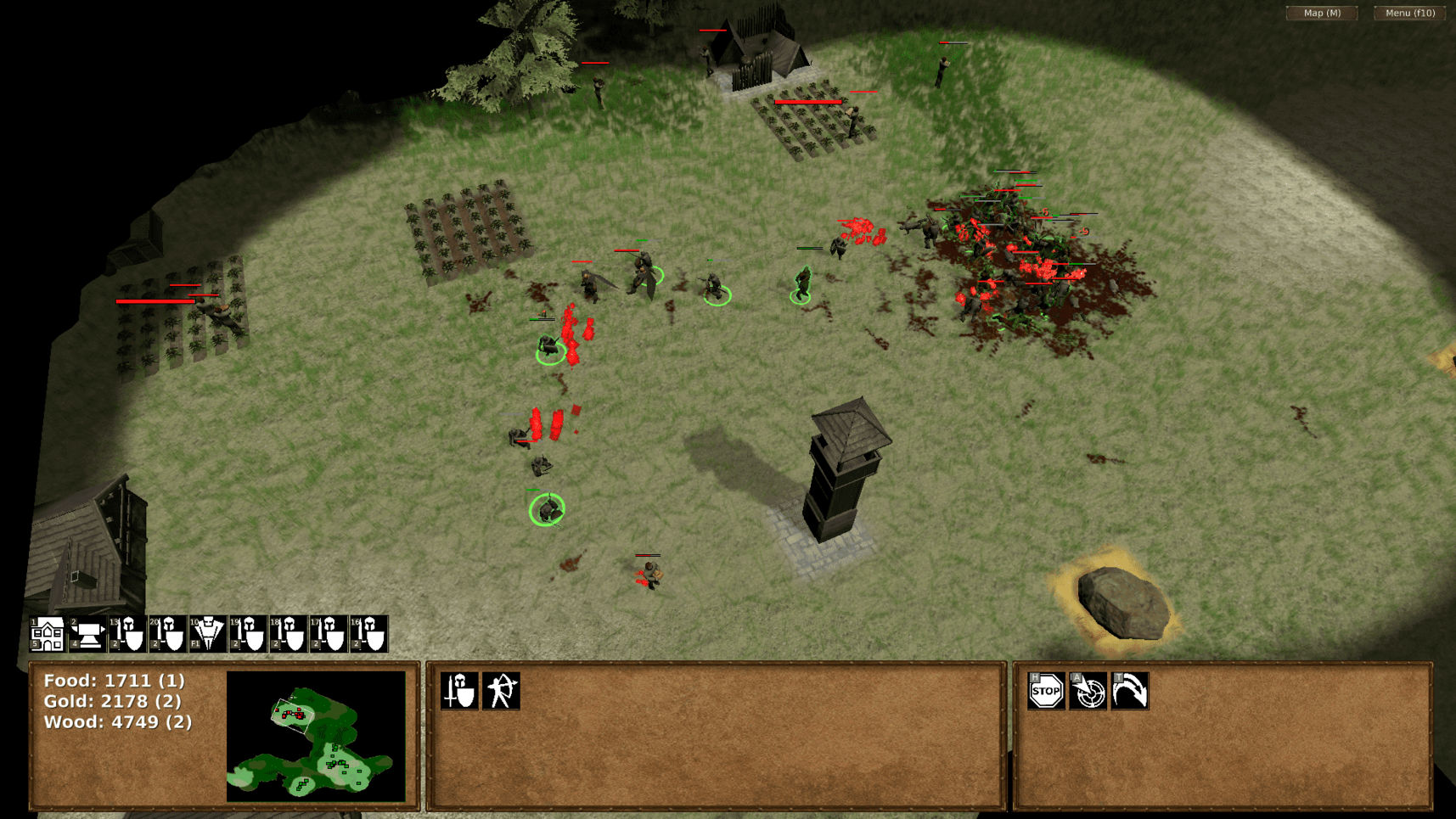1456x819 pixels.
Task: Activate the attack target command icon
Action: (x=1088, y=691)
